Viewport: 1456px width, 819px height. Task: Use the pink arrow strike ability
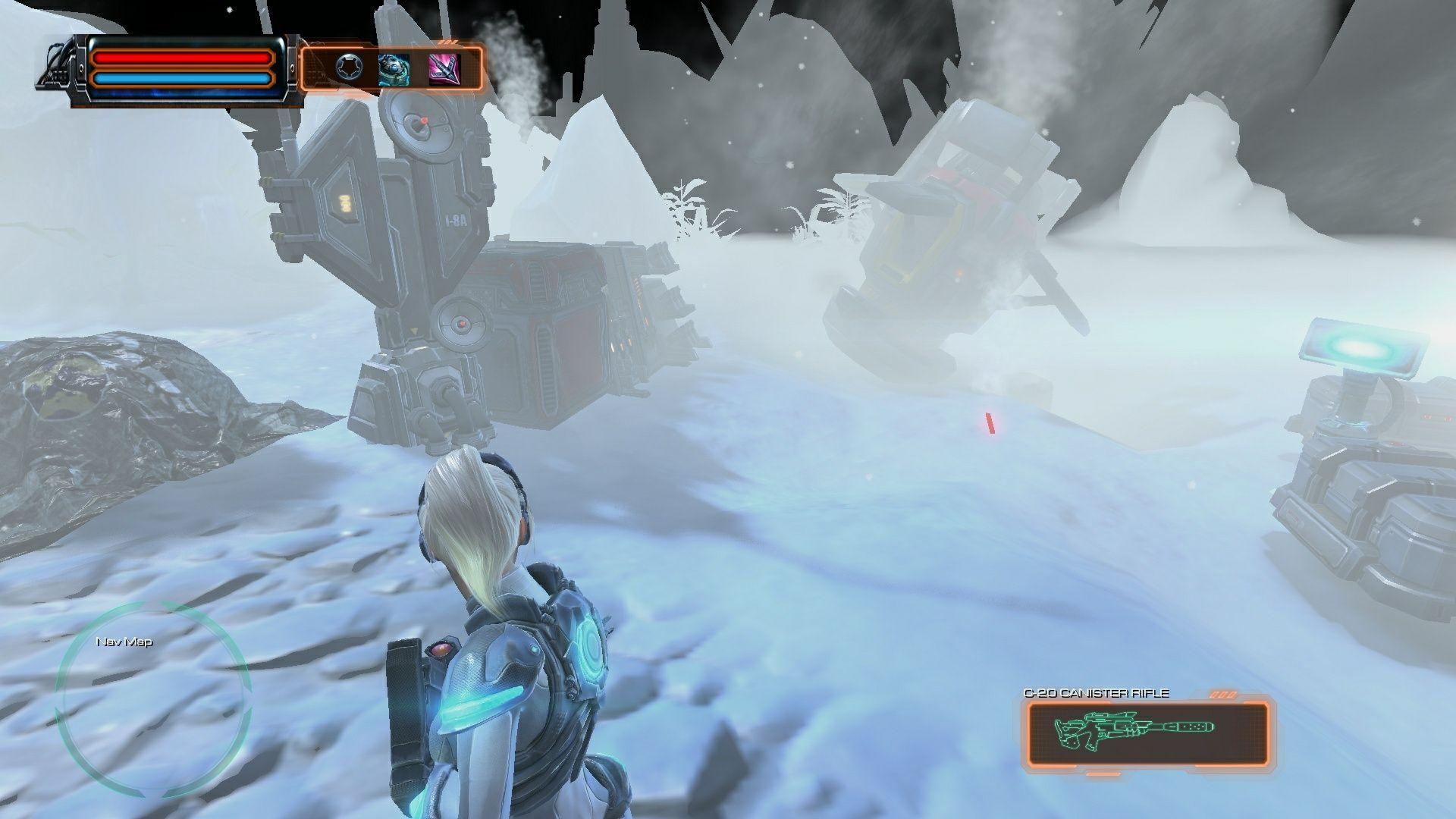[444, 69]
